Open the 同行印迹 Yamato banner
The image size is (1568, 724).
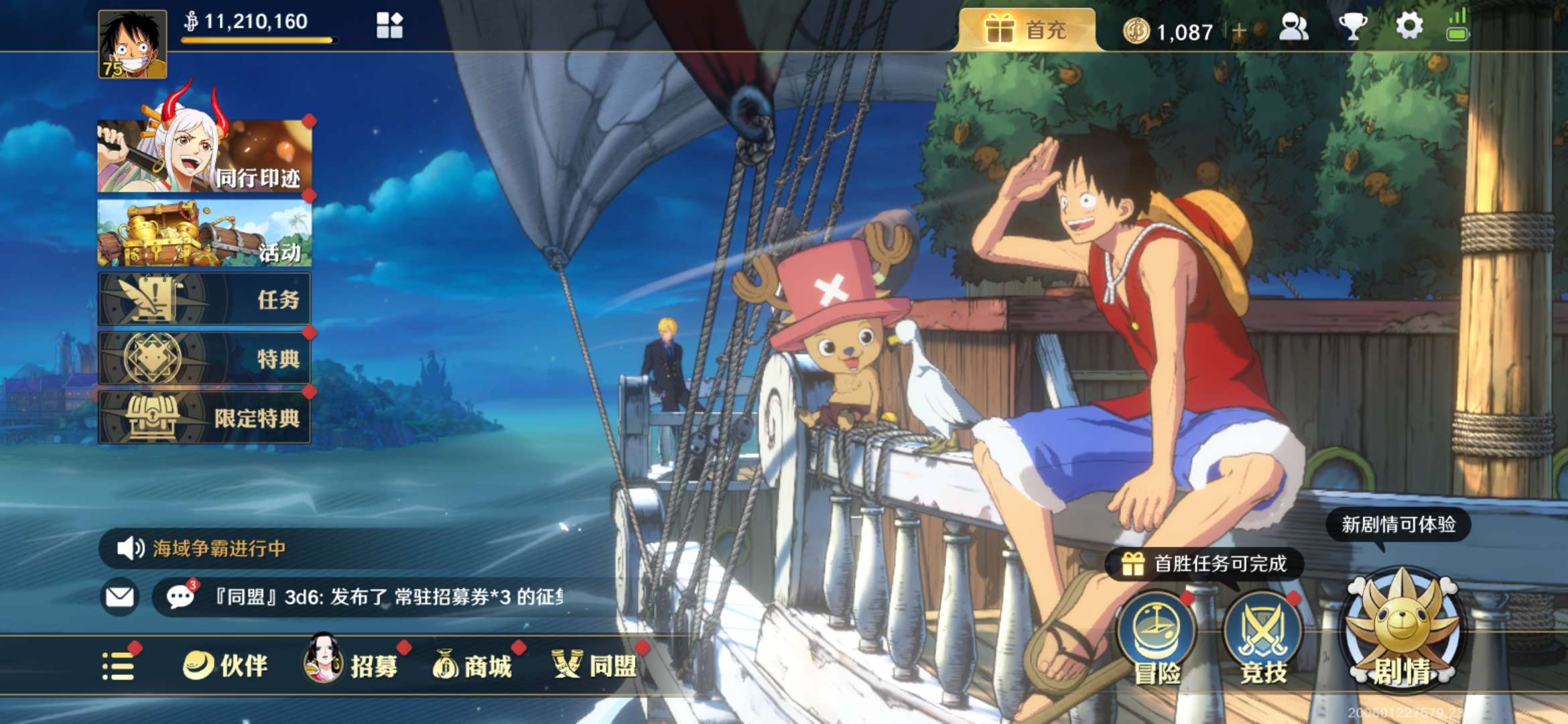204,156
